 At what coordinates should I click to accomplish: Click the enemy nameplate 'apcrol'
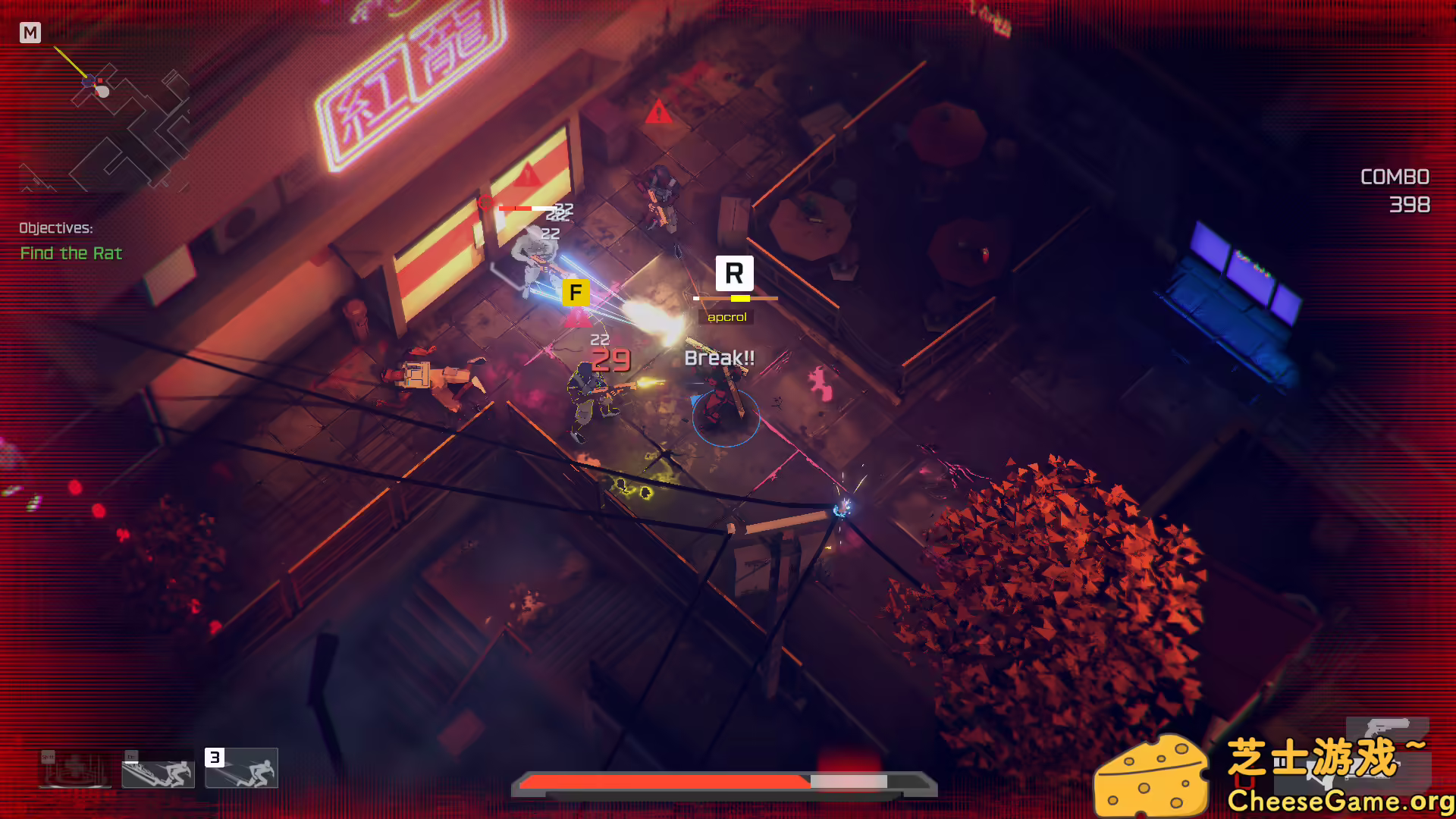726,316
